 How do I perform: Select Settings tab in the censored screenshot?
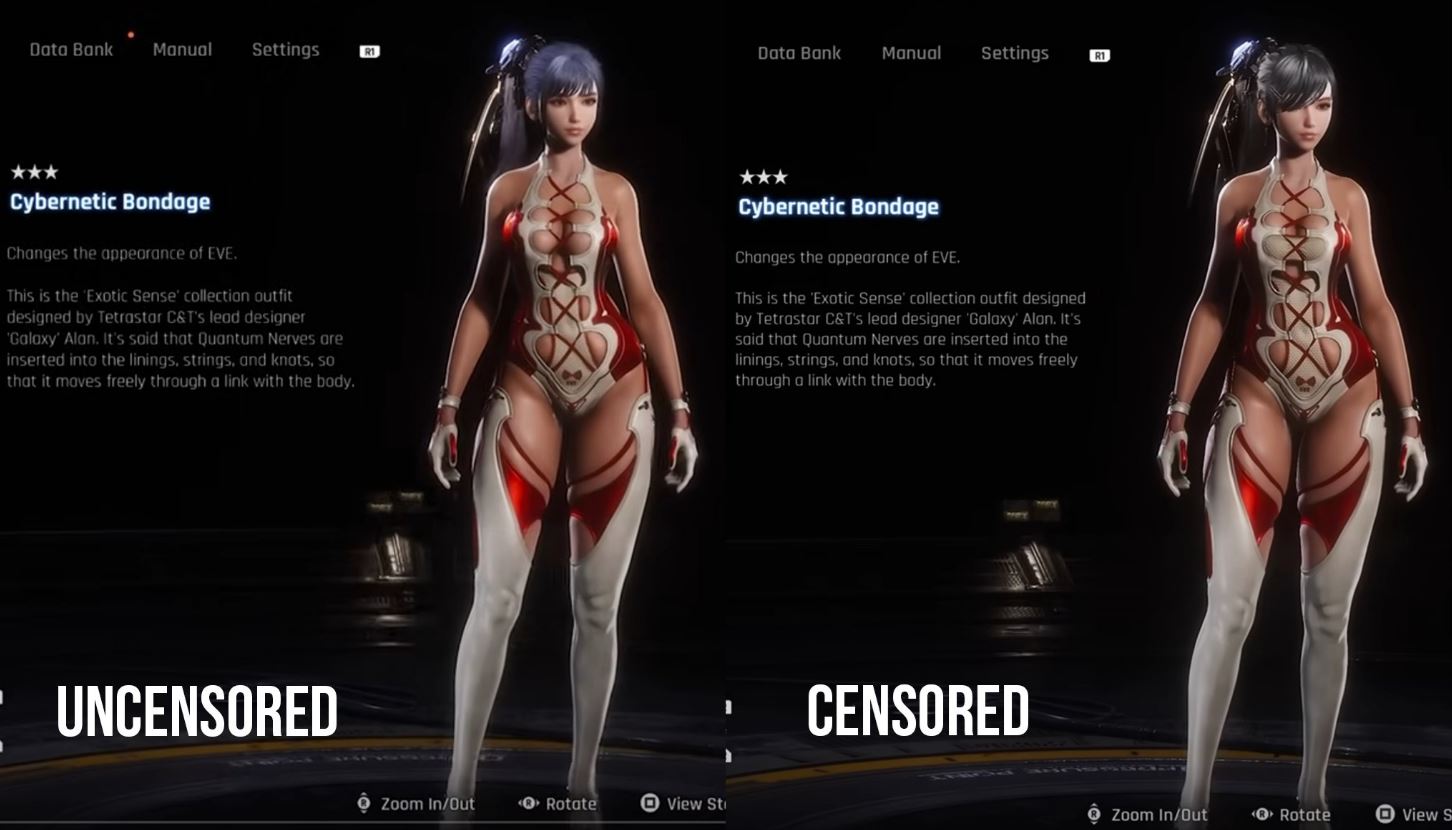pos(1014,53)
